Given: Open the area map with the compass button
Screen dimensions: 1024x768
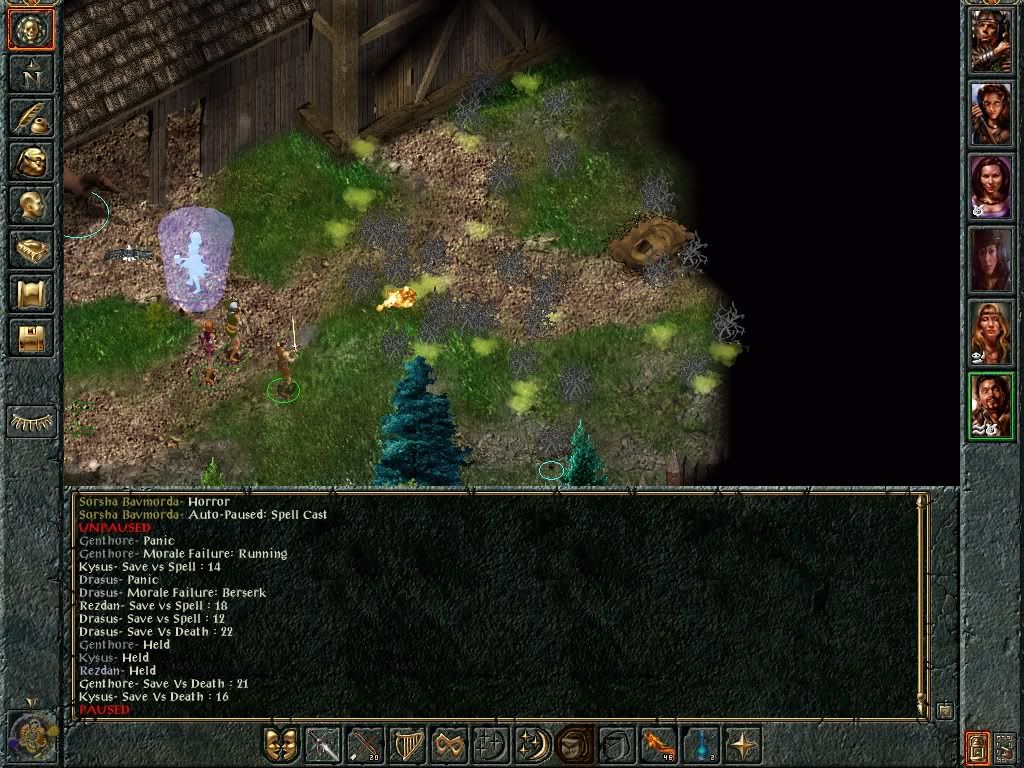Looking at the screenshot, I should [x=31, y=73].
